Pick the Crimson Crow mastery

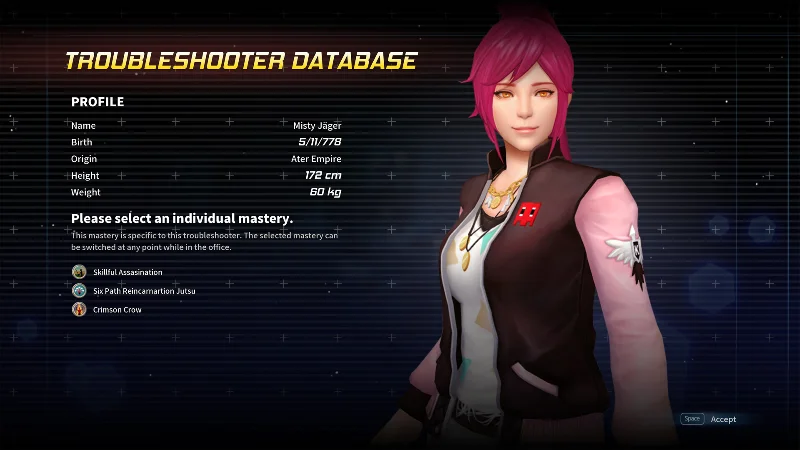coord(118,310)
